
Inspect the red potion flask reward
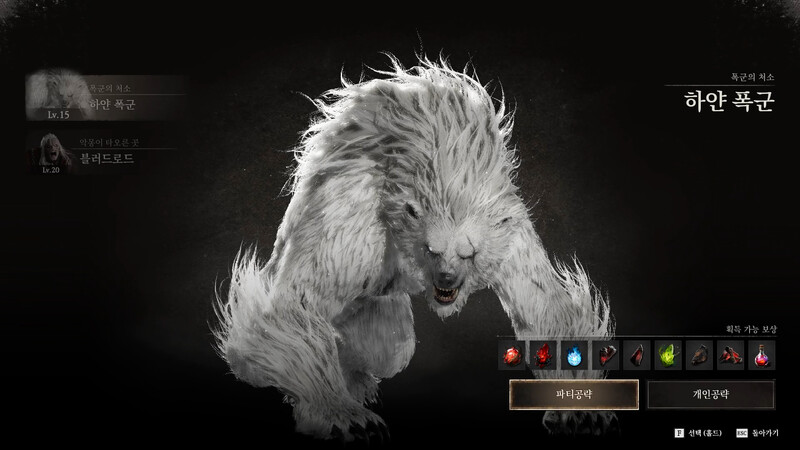pyautogui.click(x=760, y=354)
